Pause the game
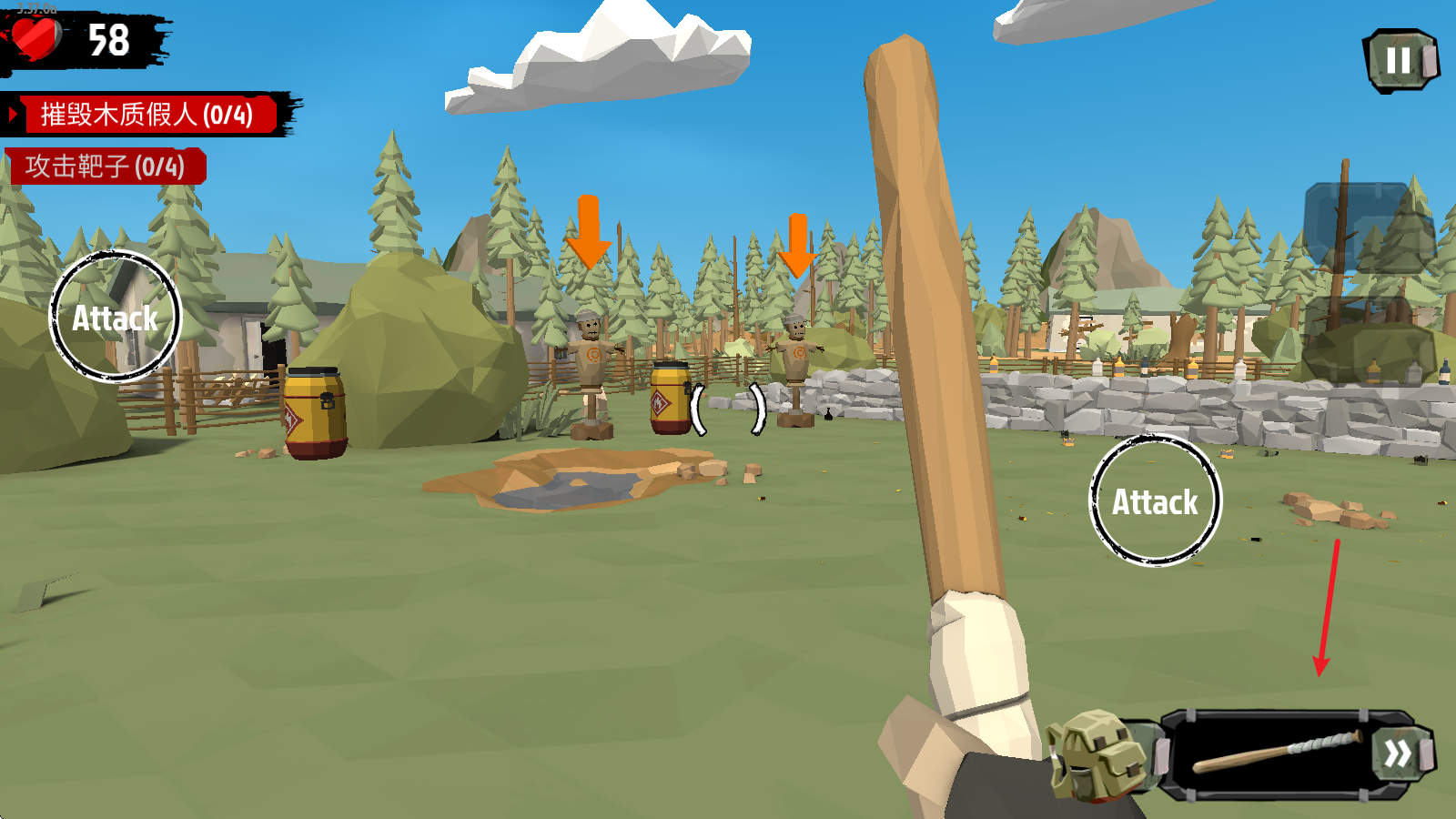The width and height of the screenshot is (1456, 819). coord(1400,61)
